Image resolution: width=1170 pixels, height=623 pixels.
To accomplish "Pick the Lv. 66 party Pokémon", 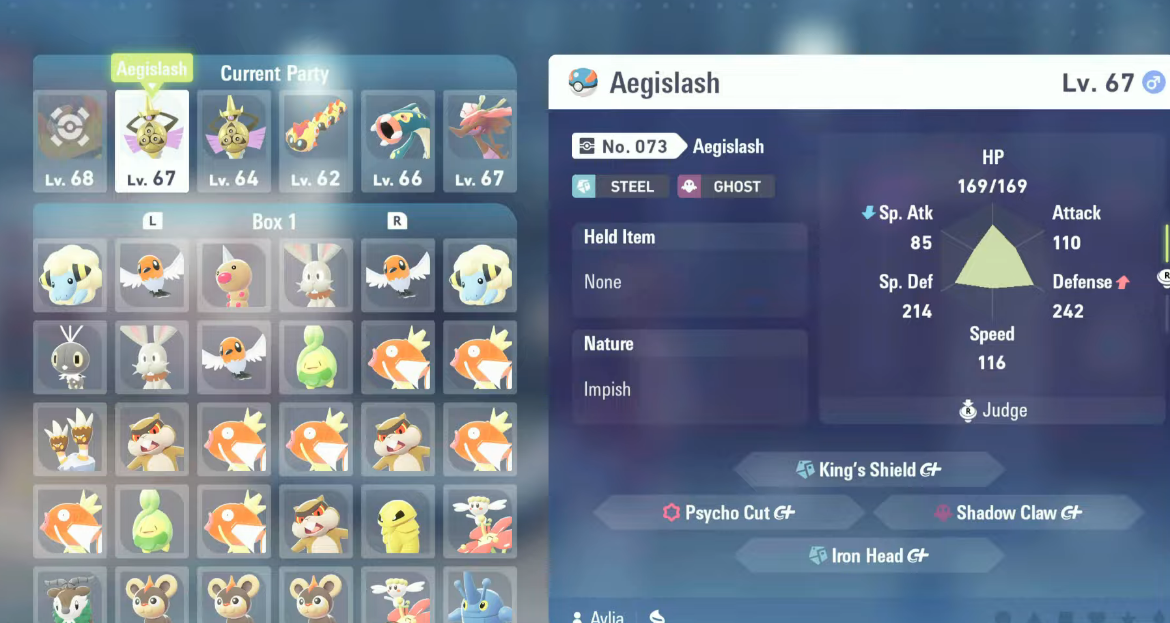I will click(397, 141).
